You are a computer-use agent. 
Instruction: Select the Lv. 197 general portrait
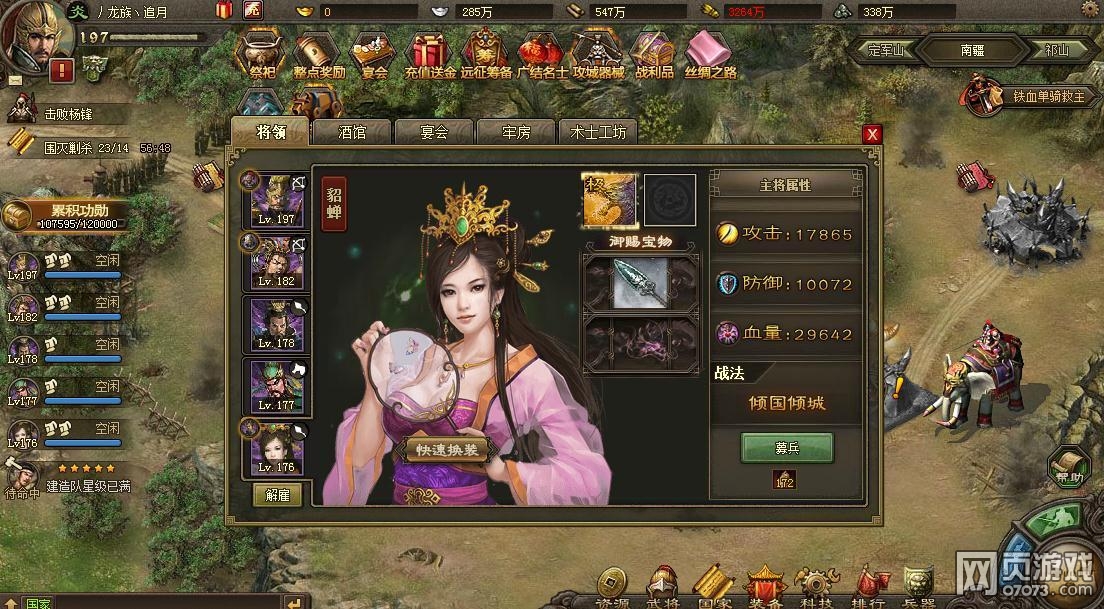[277, 198]
